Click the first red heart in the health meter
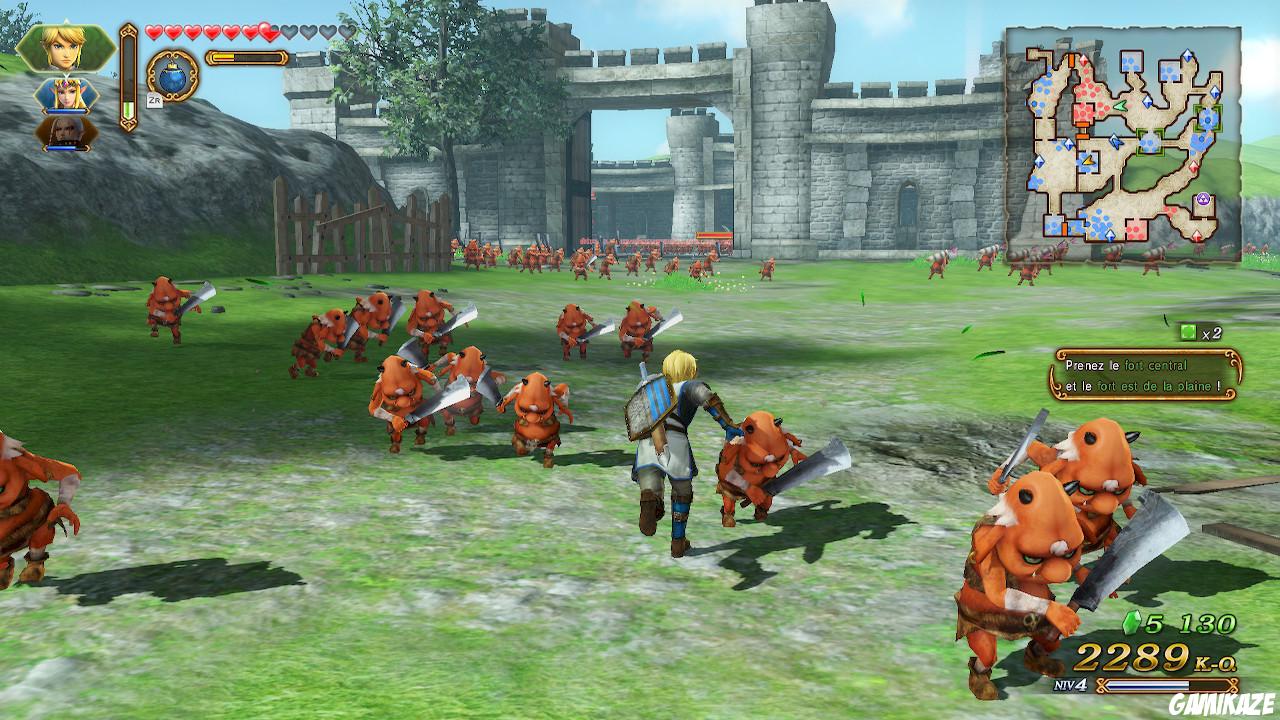The height and width of the screenshot is (720, 1280). [153, 32]
